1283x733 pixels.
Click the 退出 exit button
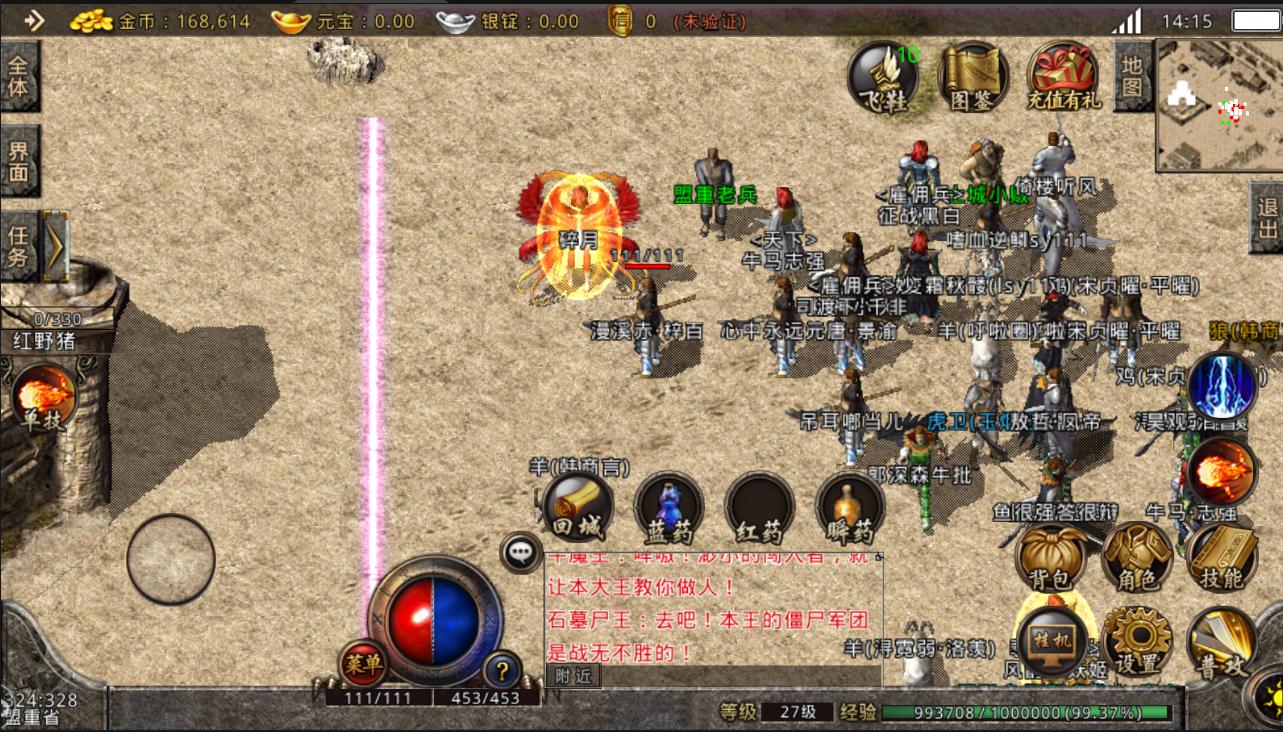pyautogui.click(x=1268, y=218)
